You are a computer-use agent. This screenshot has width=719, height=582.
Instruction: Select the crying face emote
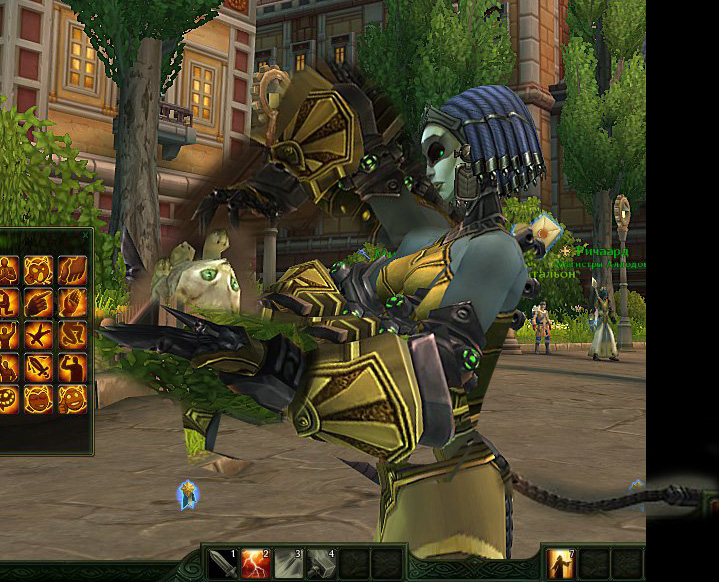39,270
